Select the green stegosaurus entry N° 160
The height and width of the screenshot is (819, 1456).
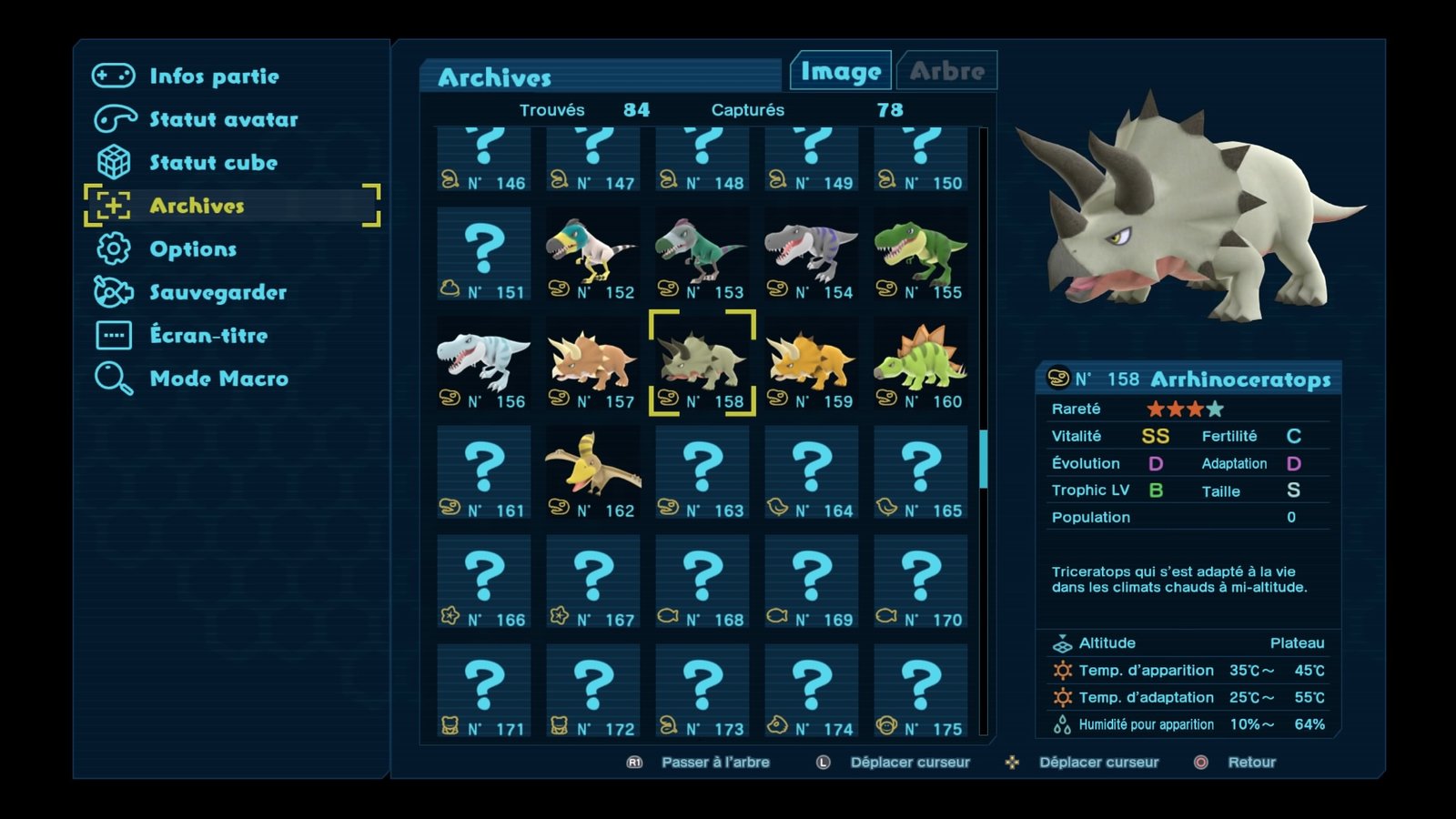pos(920,364)
